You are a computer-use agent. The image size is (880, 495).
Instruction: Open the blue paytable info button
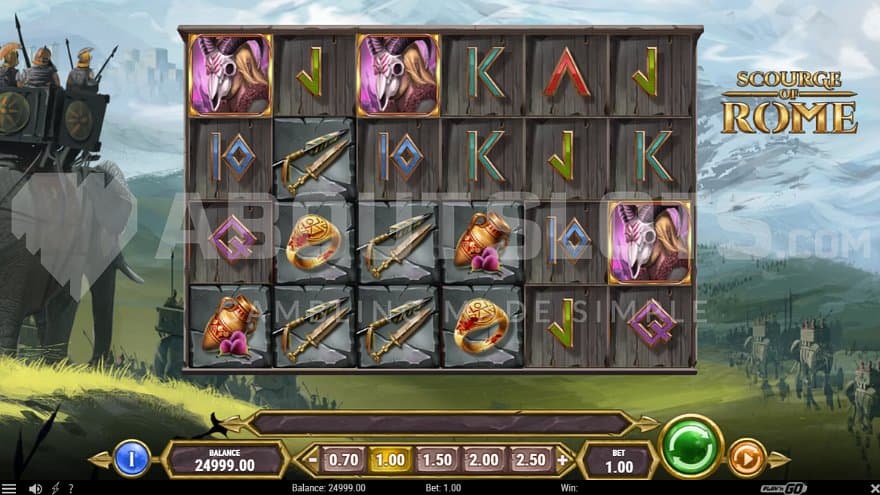pyautogui.click(x=131, y=458)
